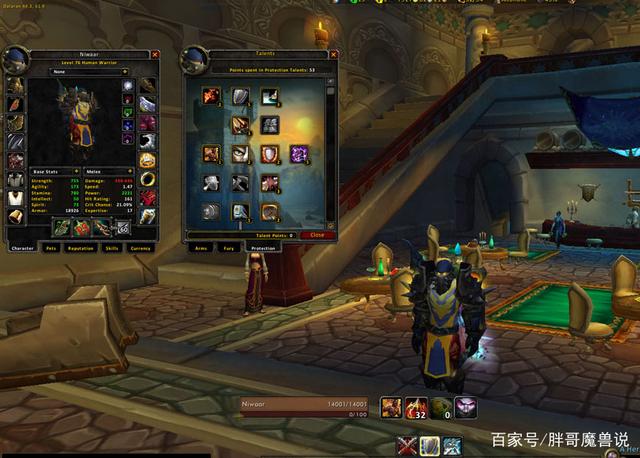
Task: Select the Character tab
Action: (22, 247)
